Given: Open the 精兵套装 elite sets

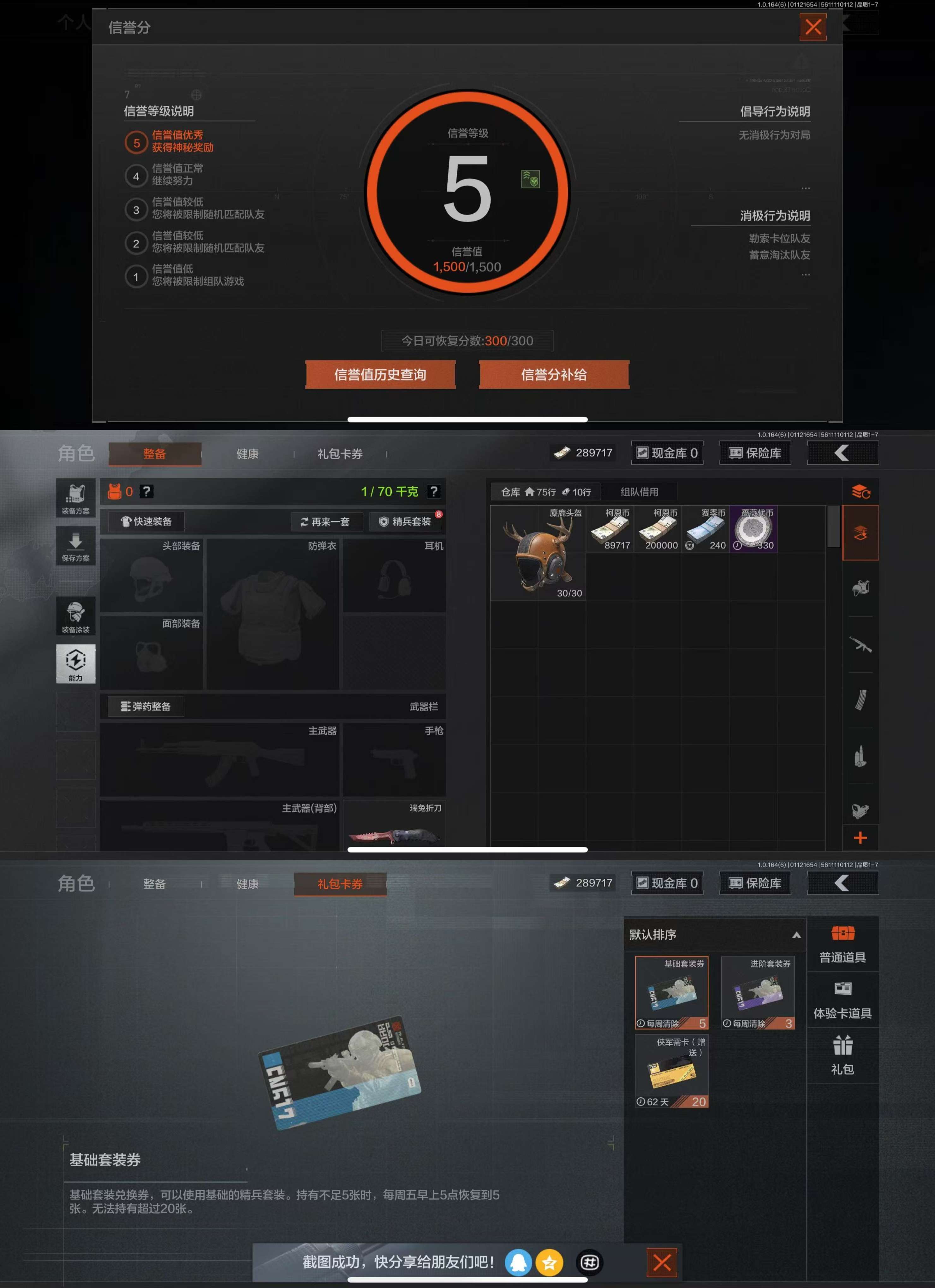Looking at the screenshot, I should tap(406, 521).
